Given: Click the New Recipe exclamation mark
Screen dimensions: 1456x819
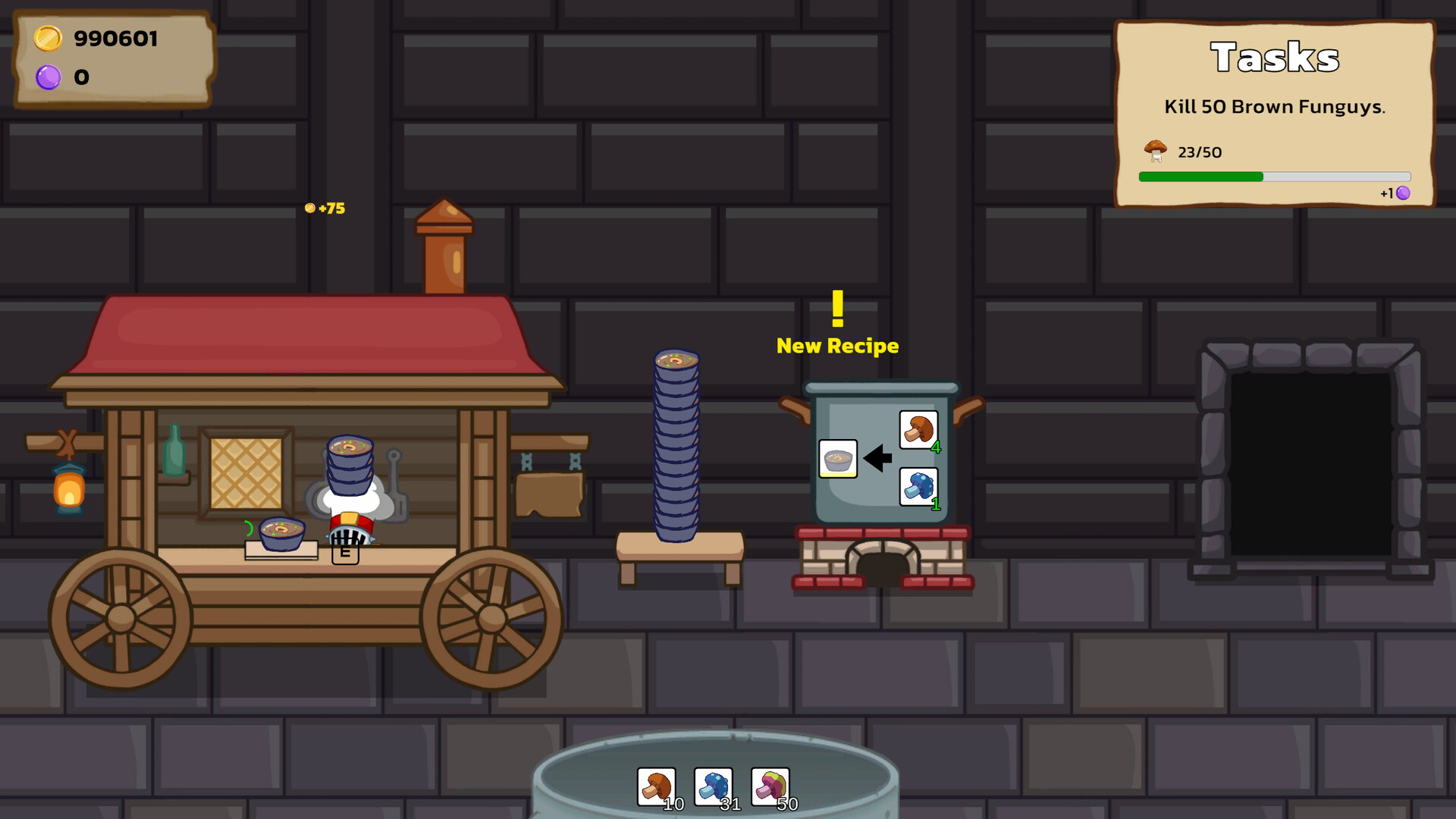Looking at the screenshot, I should (837, 309).
